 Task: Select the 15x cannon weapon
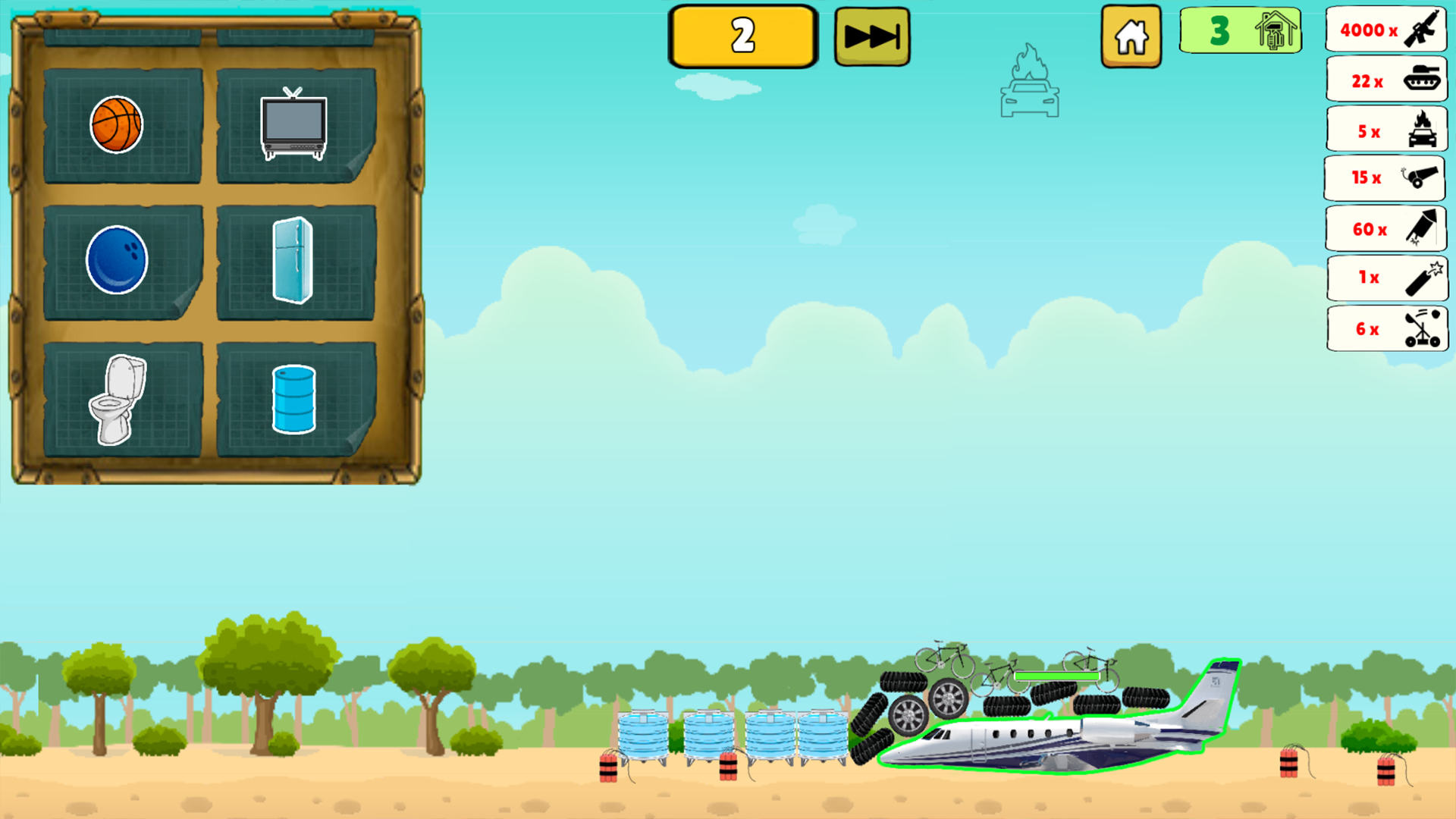(x=1385, y=178)
